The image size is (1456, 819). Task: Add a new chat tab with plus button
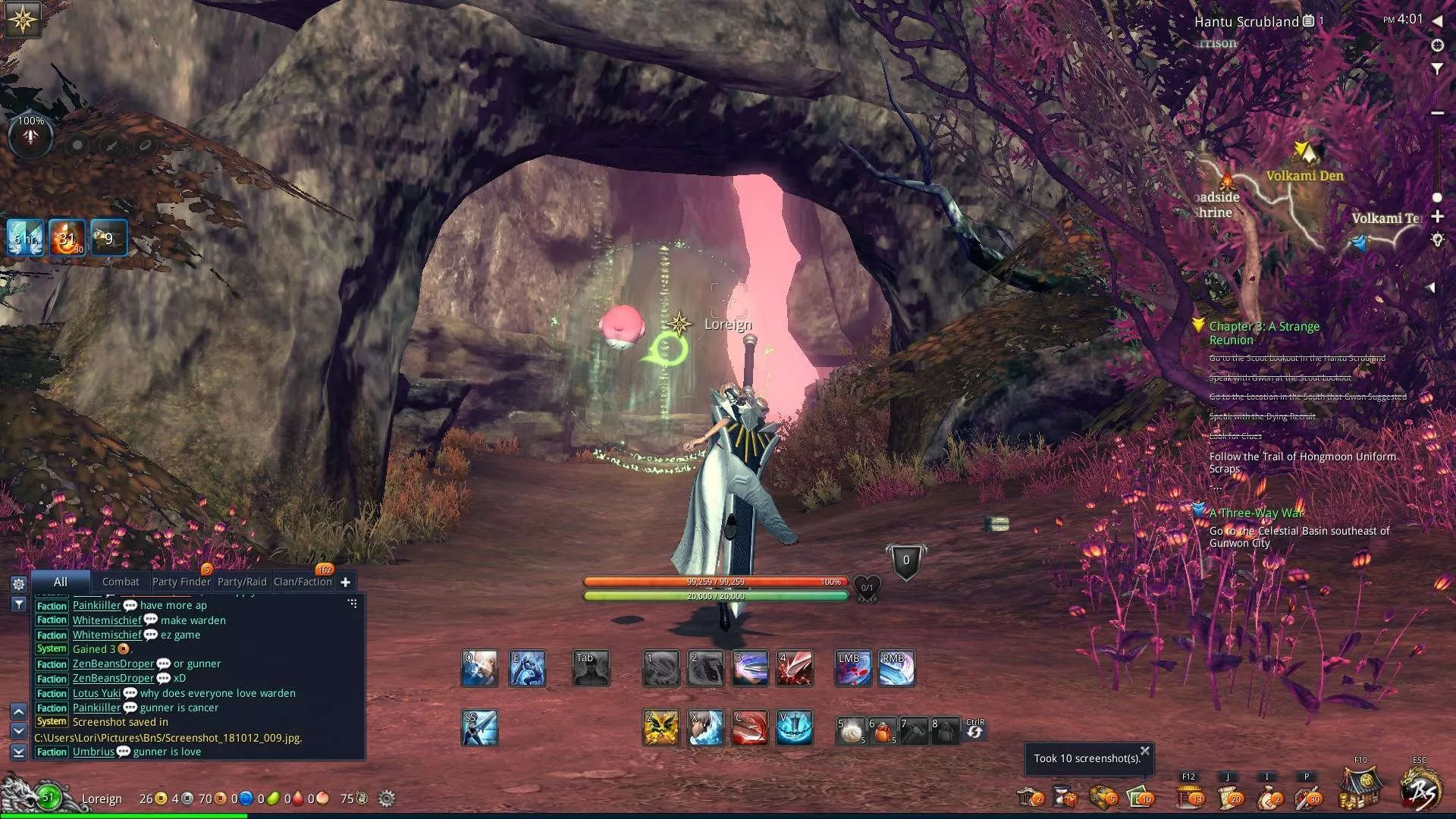pyautogui.click(x=346, y=582)
